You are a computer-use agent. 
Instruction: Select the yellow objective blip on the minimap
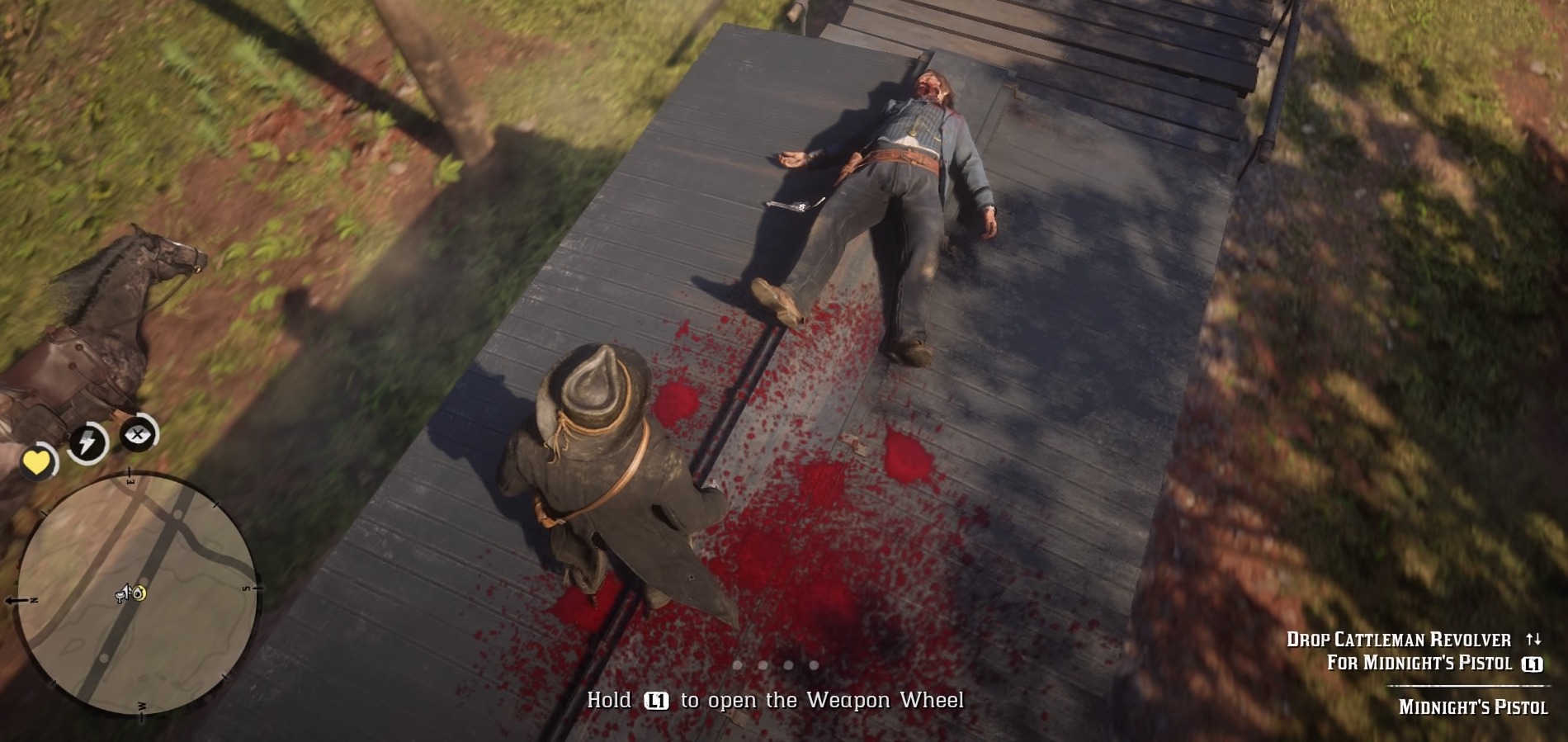pos(140,591)
